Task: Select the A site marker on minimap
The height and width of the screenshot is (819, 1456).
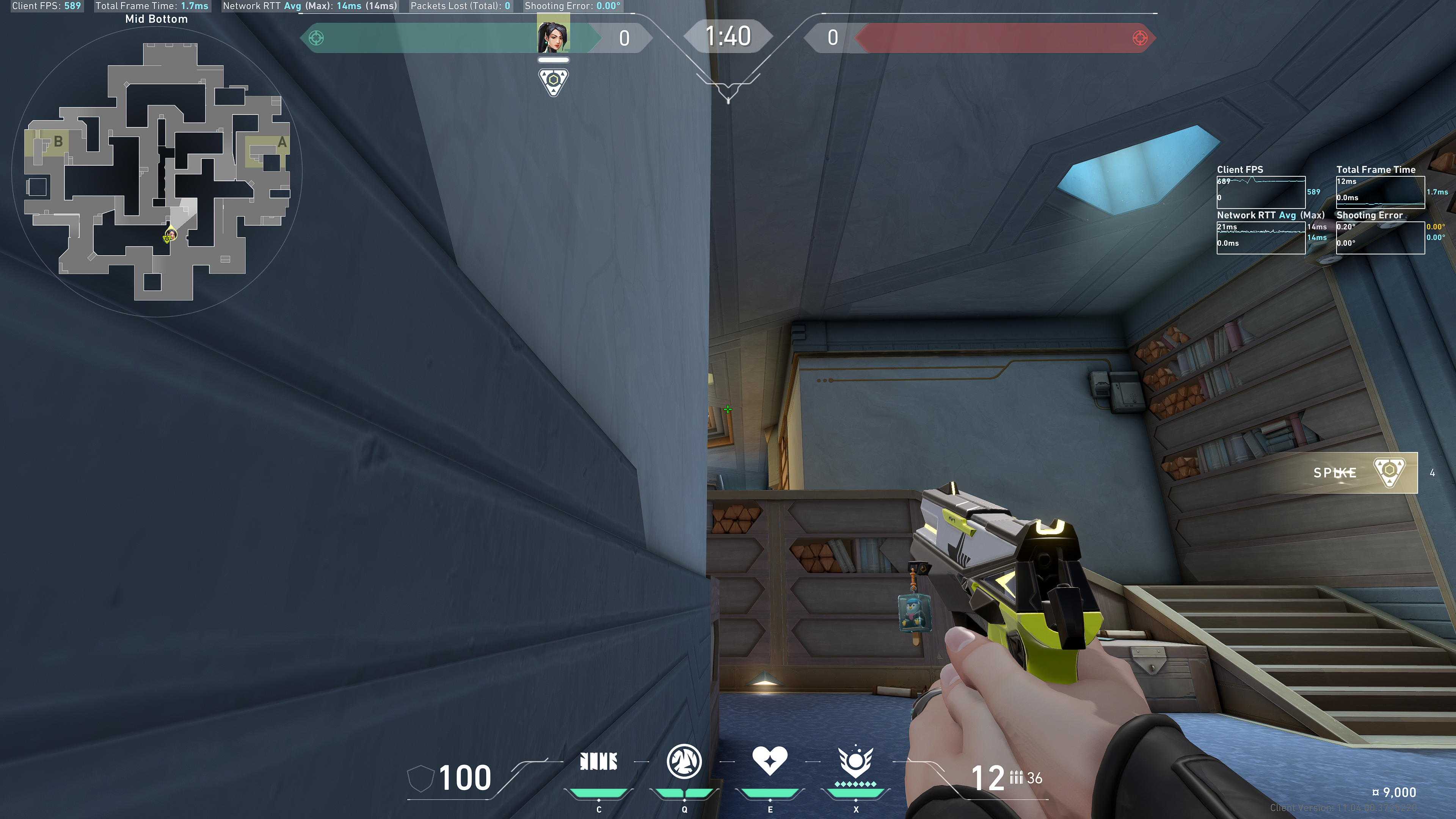Action: tap(281, 142)
